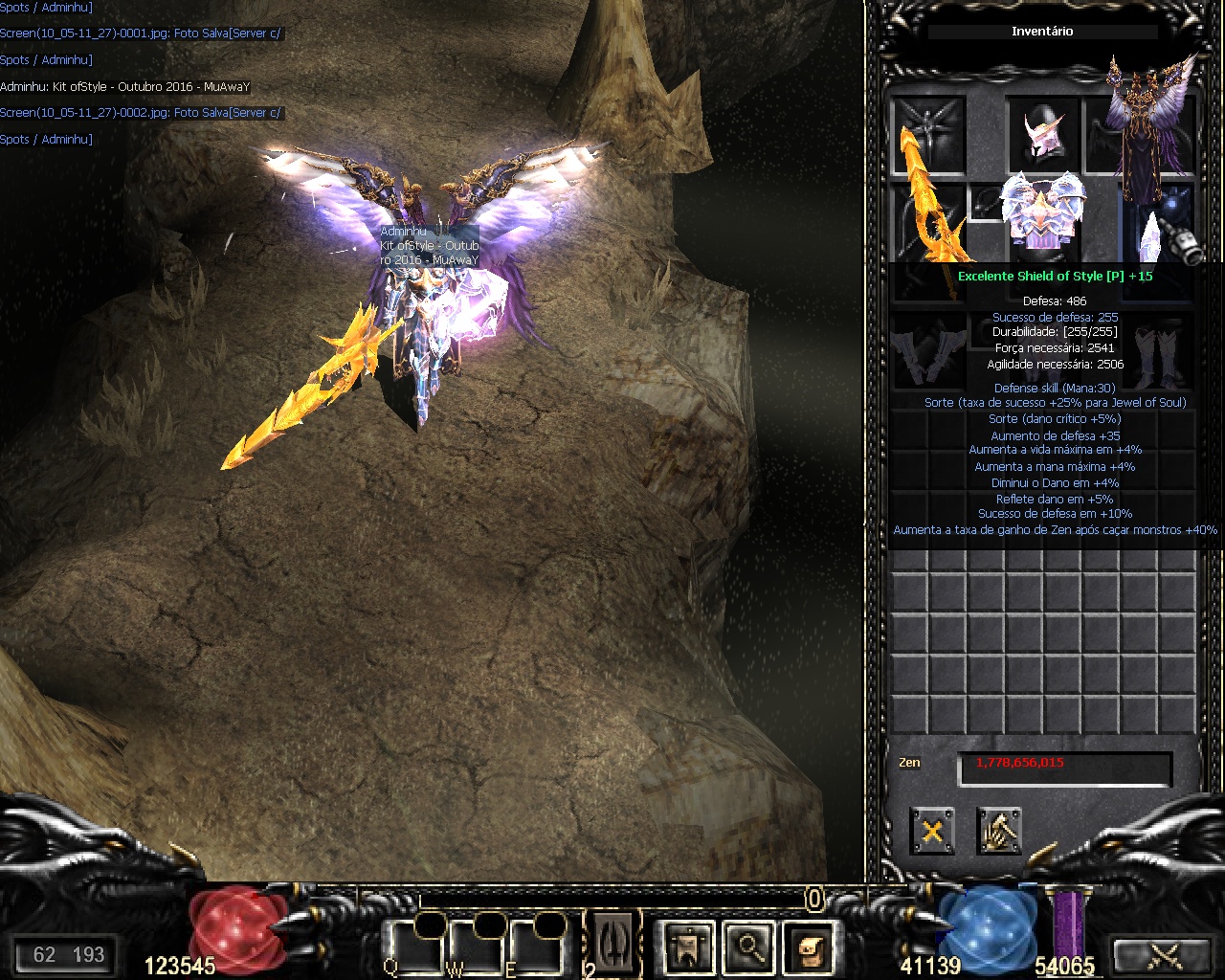Viewport: 1225px width, 980px height.
Task: Open the magnifying glass button on the bar
Action: pos(749,947)
